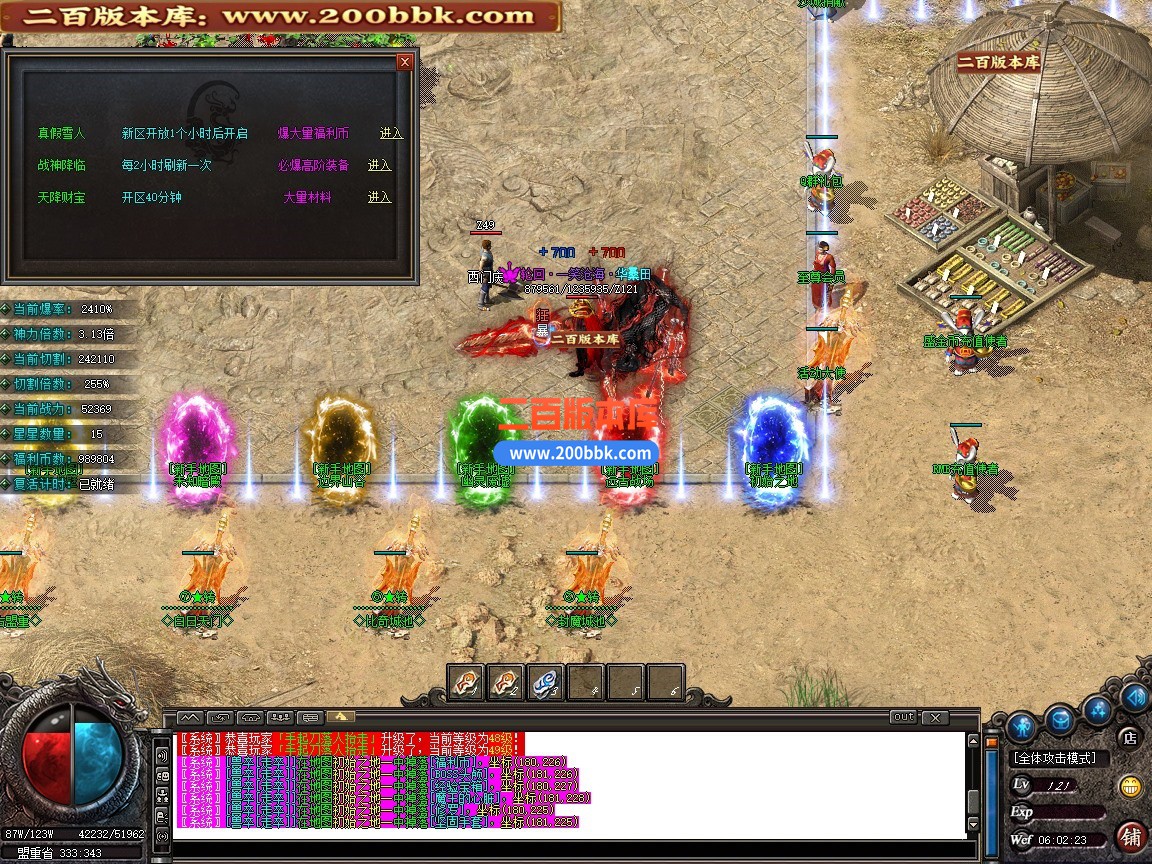The width and height of the screenshot is (1152, 864).
Task: Activate the blue scroll in hotbar slot 3
Action: click(545, 682)
